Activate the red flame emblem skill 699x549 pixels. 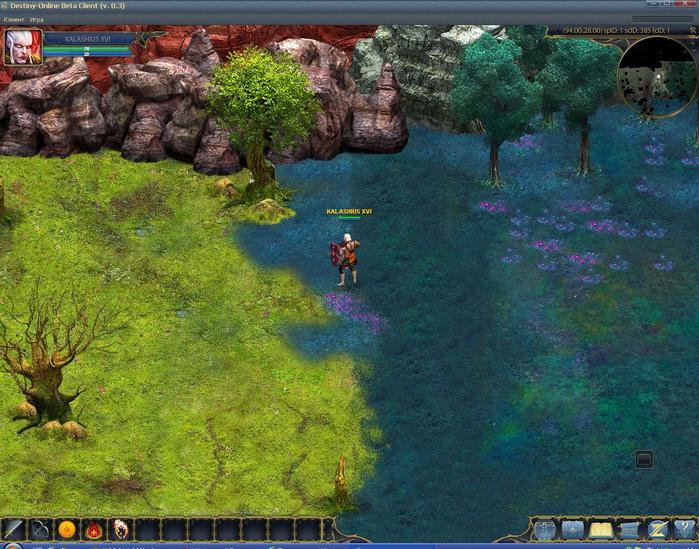tap(94, 529)
